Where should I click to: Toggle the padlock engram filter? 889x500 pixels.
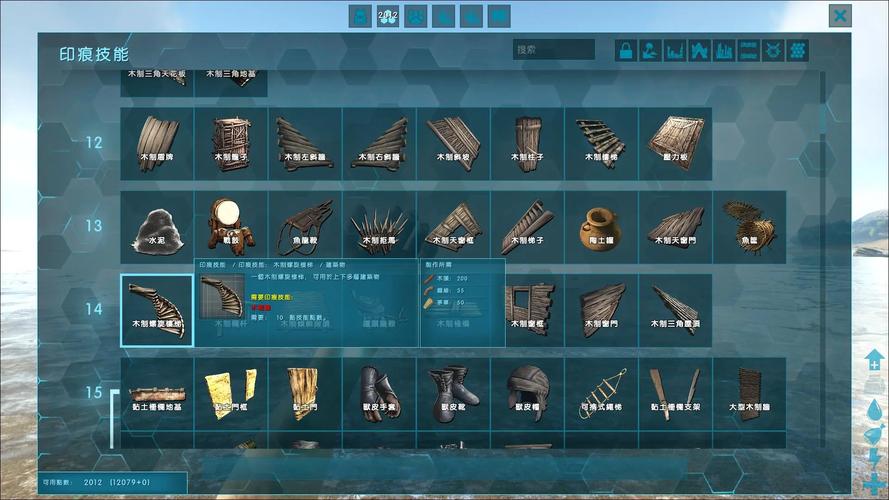click(x=626, y=50)
